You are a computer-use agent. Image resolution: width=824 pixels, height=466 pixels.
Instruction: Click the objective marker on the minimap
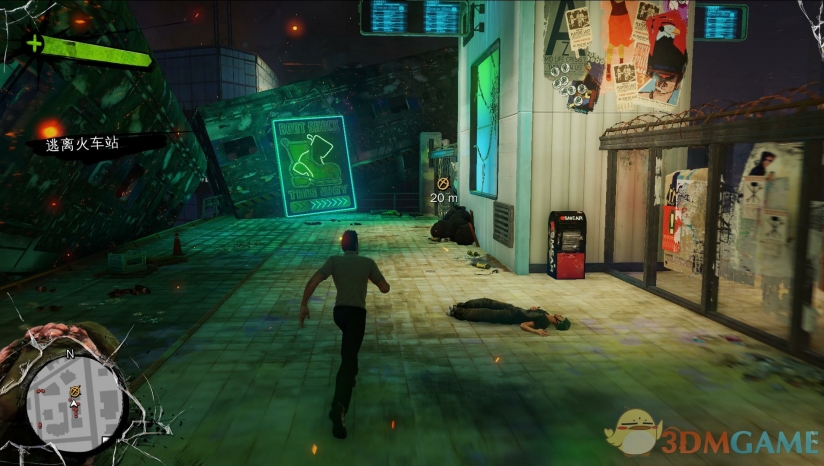[73, 389]
